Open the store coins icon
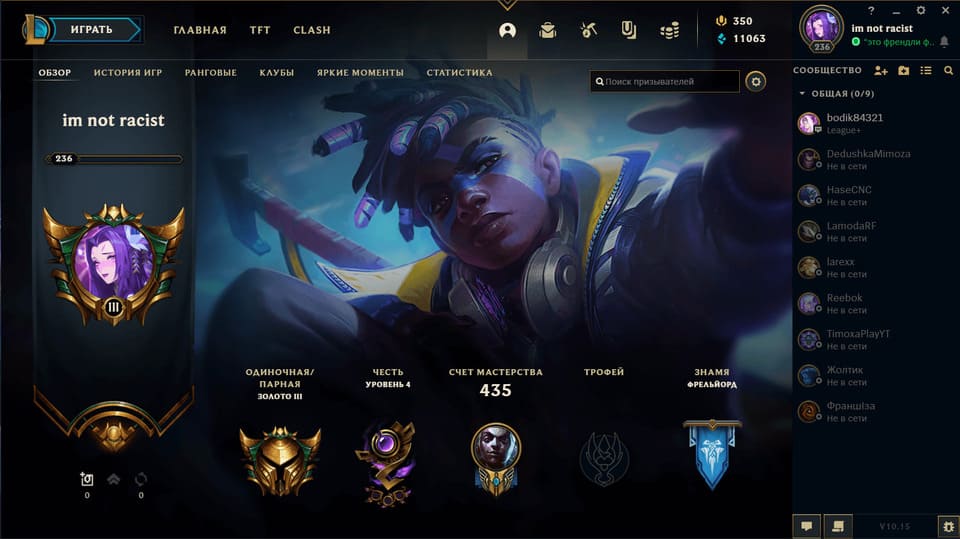 [x=669, y=30]
